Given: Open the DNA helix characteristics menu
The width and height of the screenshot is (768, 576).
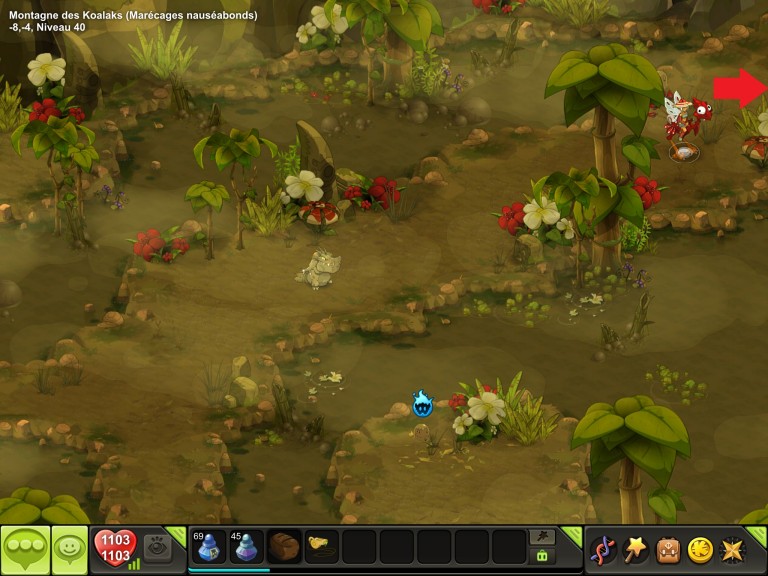Looking at the screenshot, I should coord(602,549).
